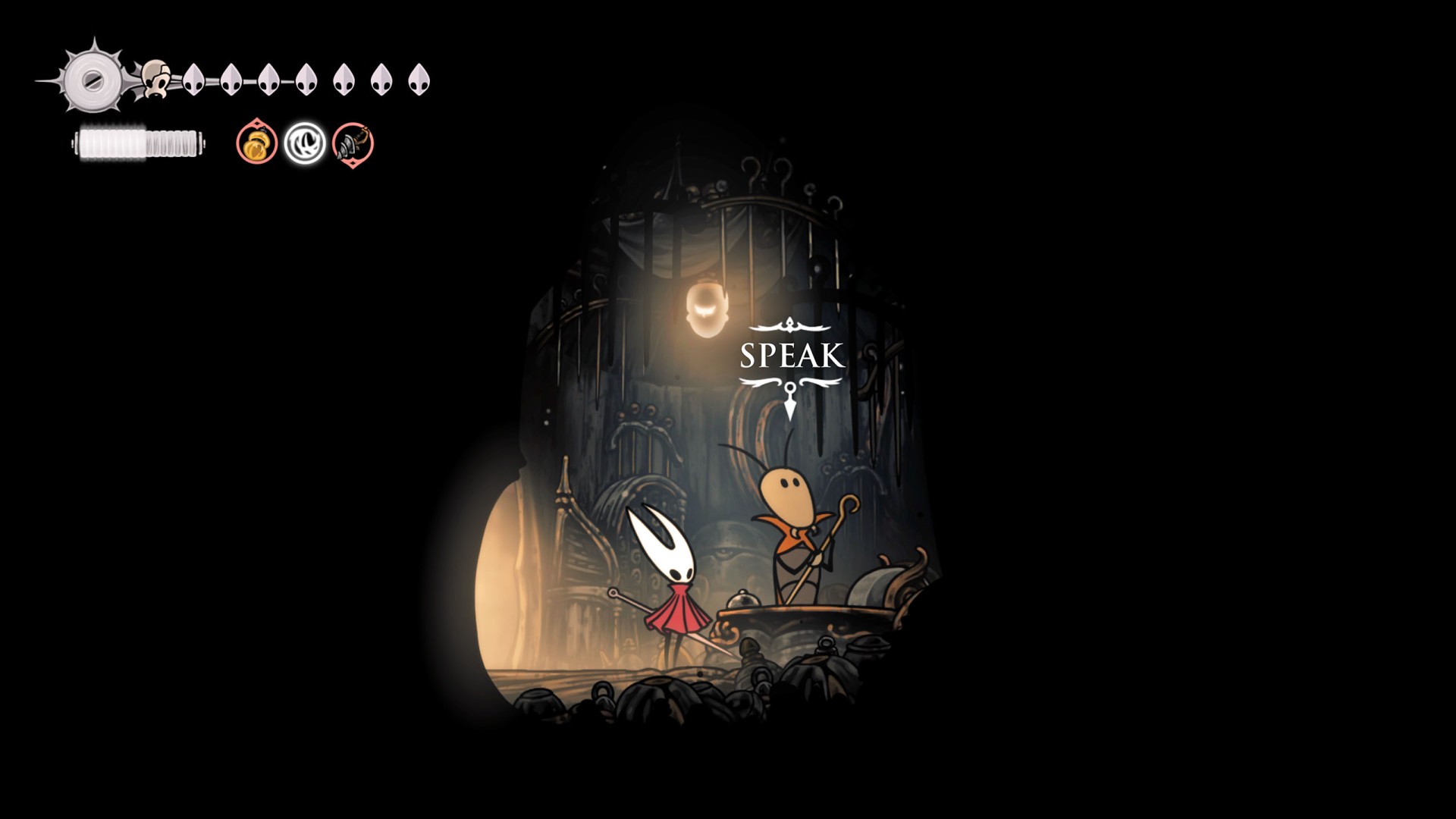The width and height of the screenshot is (1456, 819).
Task: Click the SPEAK prompt above the merchant
Action: (x=791, y=356)
